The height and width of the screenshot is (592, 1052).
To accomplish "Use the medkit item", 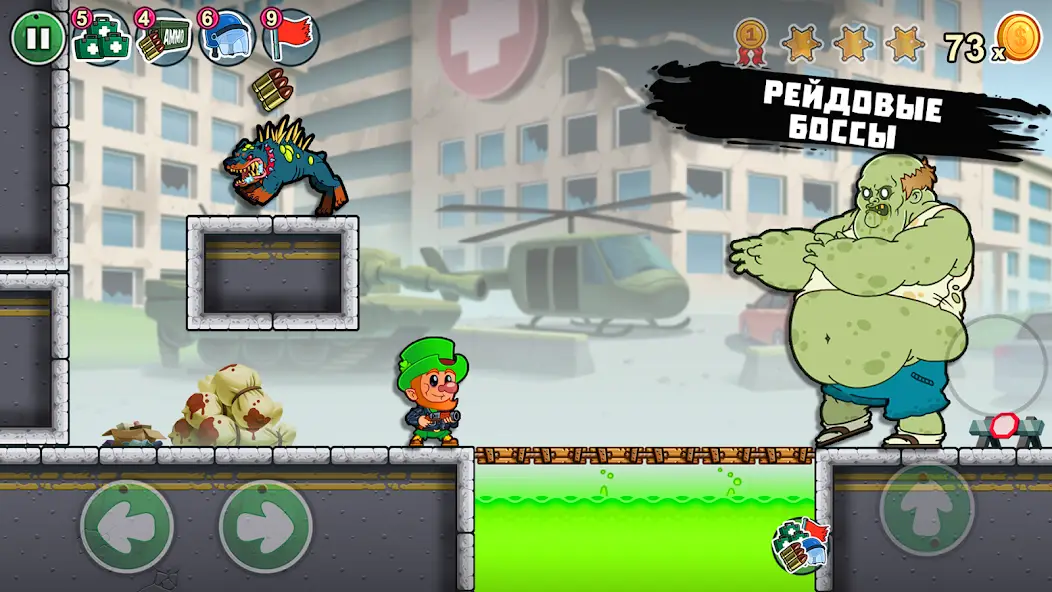I will pos(100,39).
